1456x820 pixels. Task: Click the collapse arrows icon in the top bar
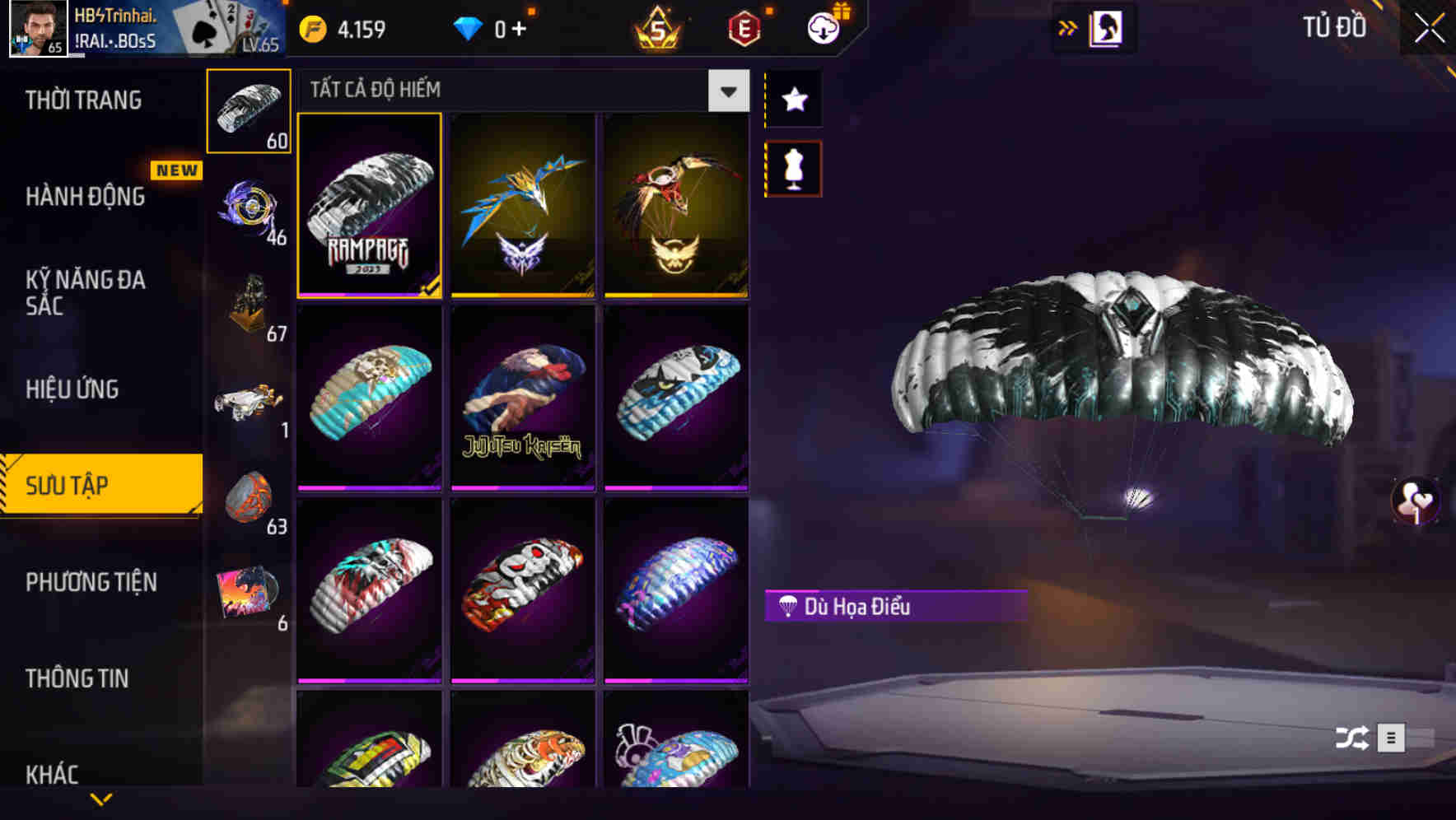coord(1068,27)
